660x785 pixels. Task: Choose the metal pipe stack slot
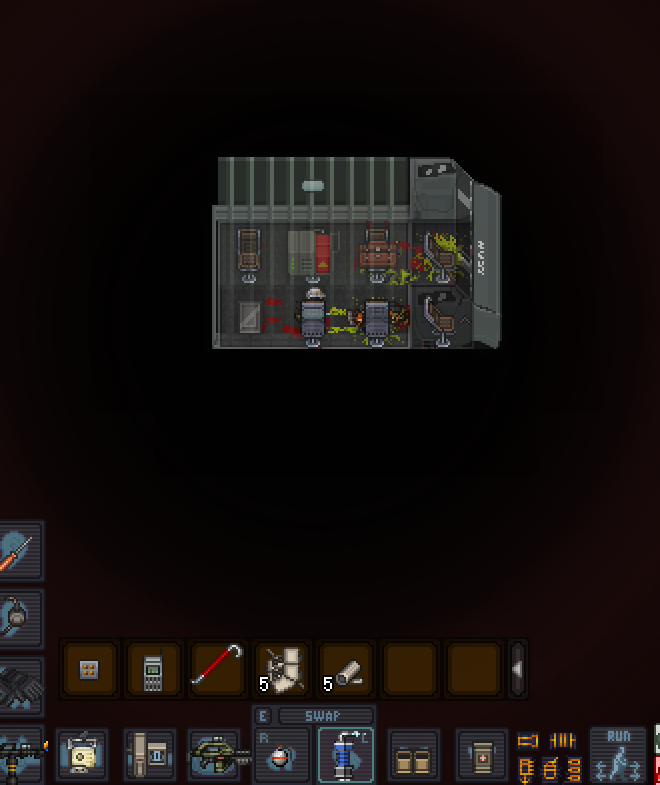click(x=345, y=668)
